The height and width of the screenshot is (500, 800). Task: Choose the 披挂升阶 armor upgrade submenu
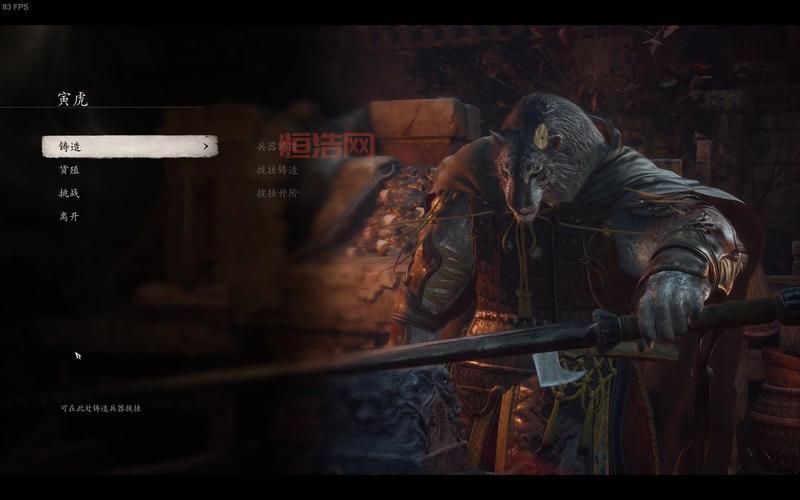click(x=277, y=193)
